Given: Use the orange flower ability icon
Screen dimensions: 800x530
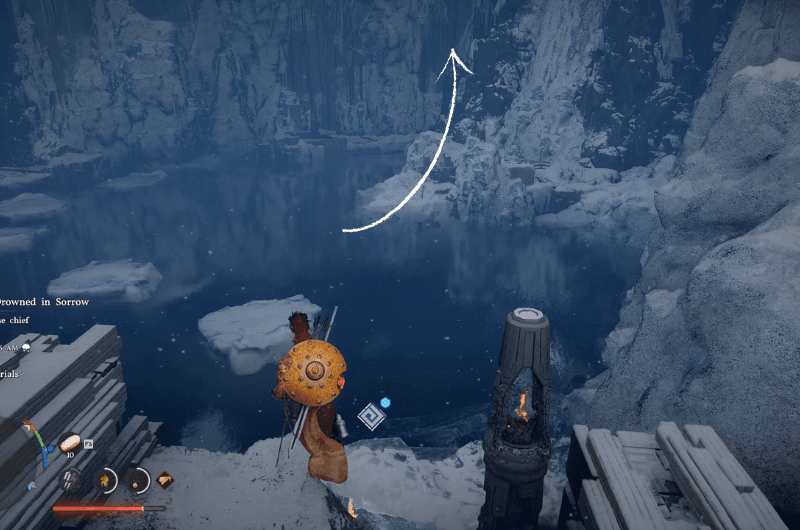Looking at the screenshot, I should tap(103, 480).
